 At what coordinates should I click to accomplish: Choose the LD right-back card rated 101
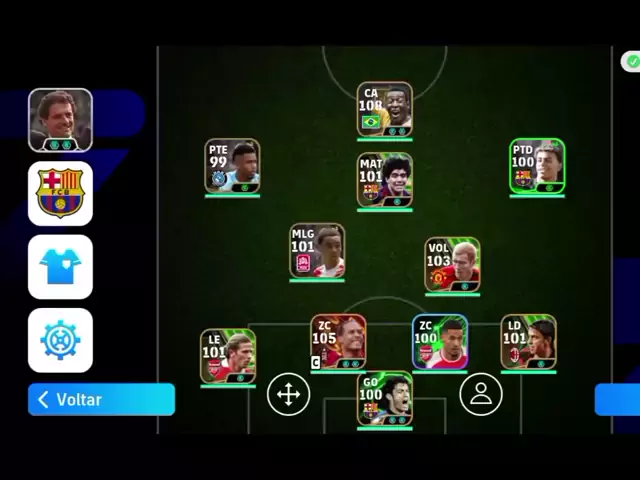tap(528, 343)
